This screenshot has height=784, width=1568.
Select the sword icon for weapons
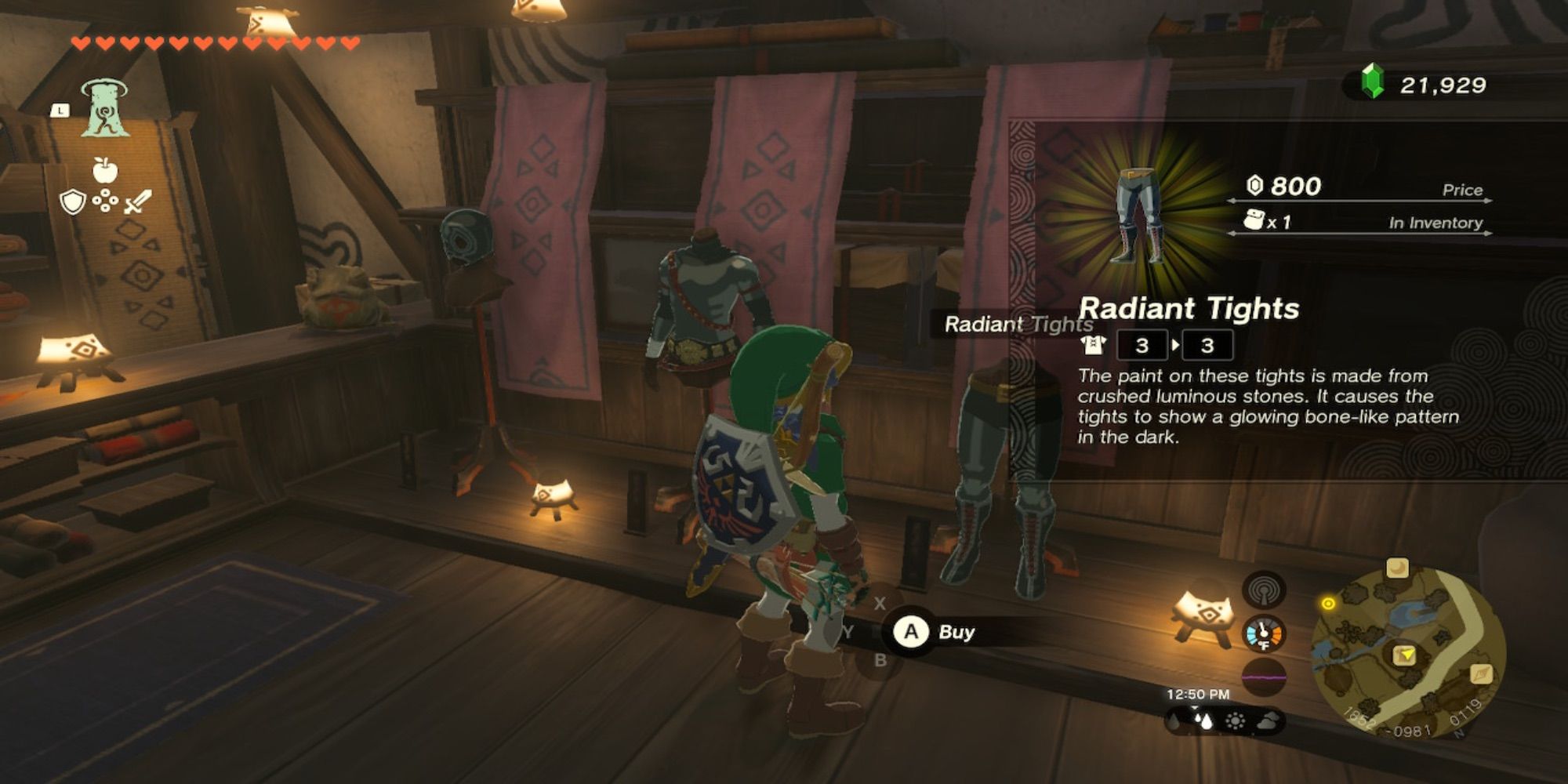[x=137, y=201]
